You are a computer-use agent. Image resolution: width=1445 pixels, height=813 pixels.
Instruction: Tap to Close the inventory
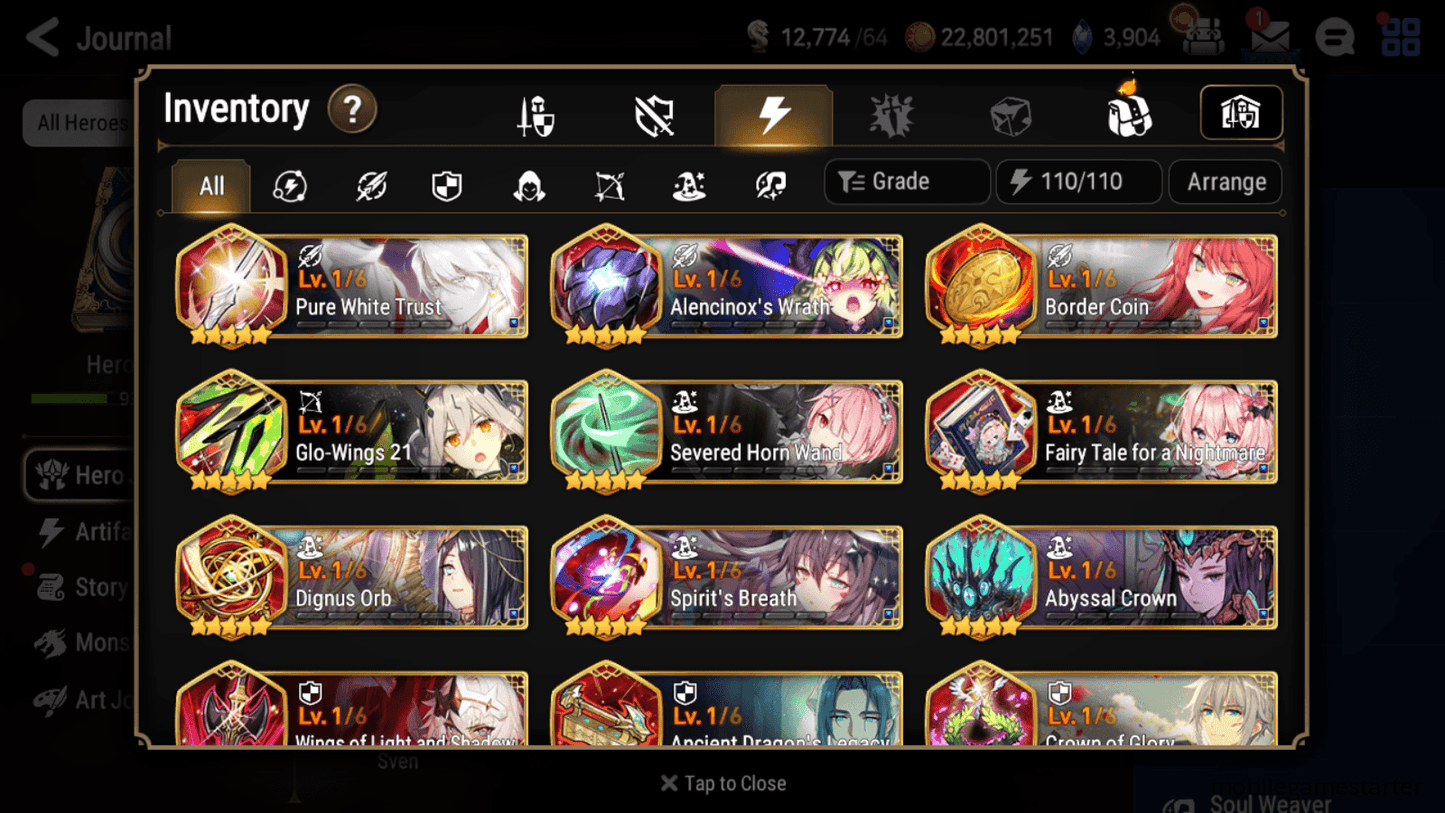point(722,783)
